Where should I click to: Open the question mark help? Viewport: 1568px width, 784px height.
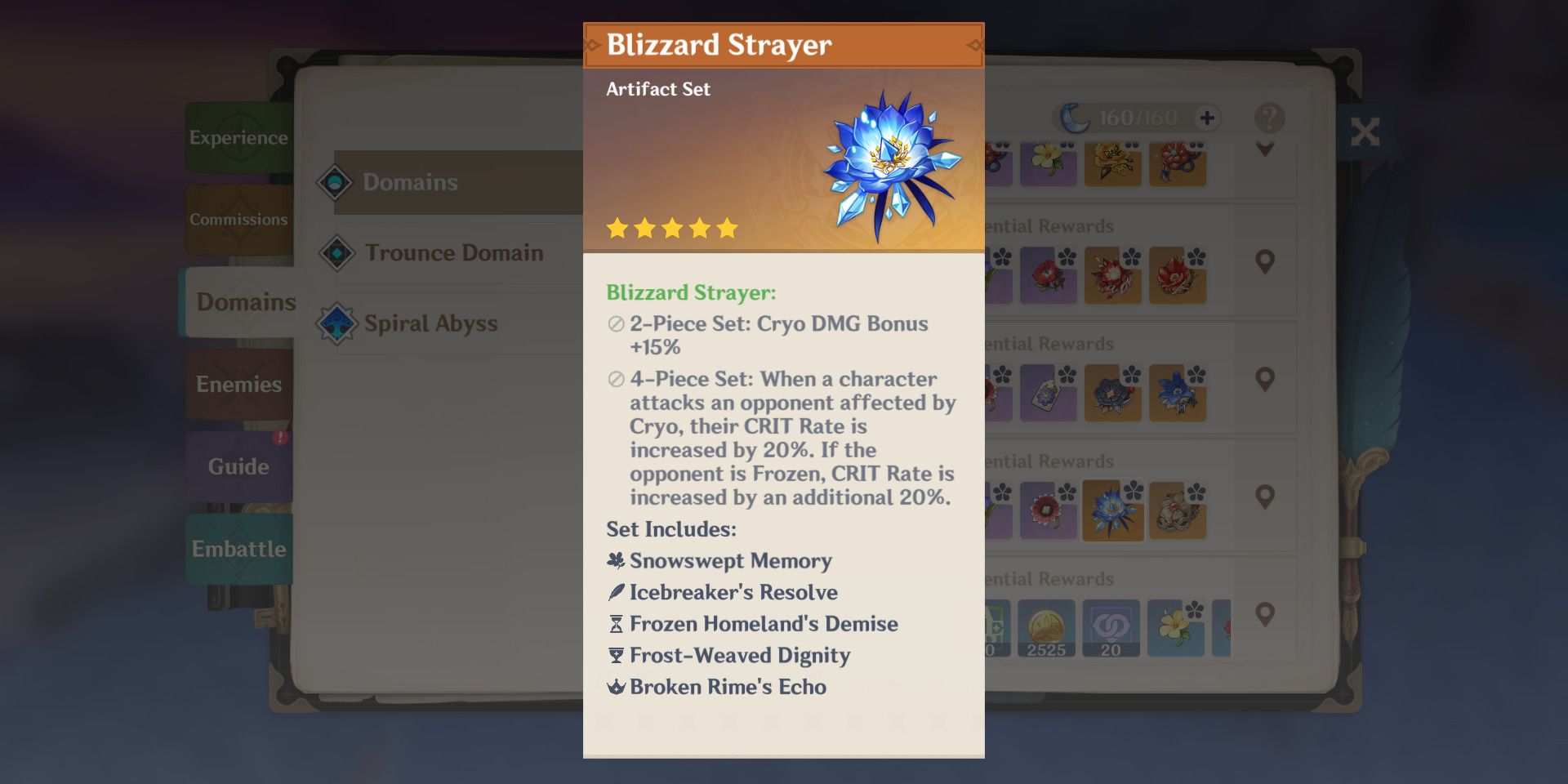[x=1269, y=118]
